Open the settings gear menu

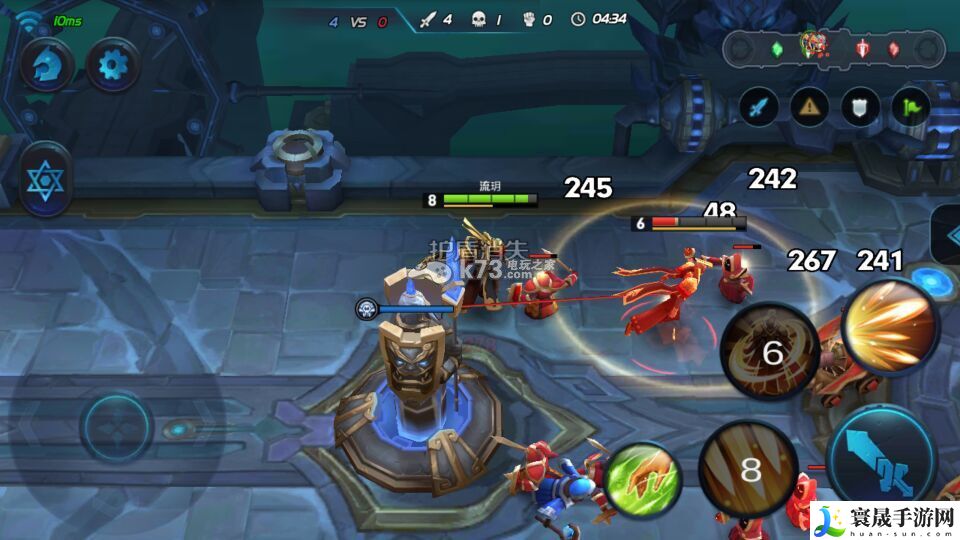pos(113,65)
